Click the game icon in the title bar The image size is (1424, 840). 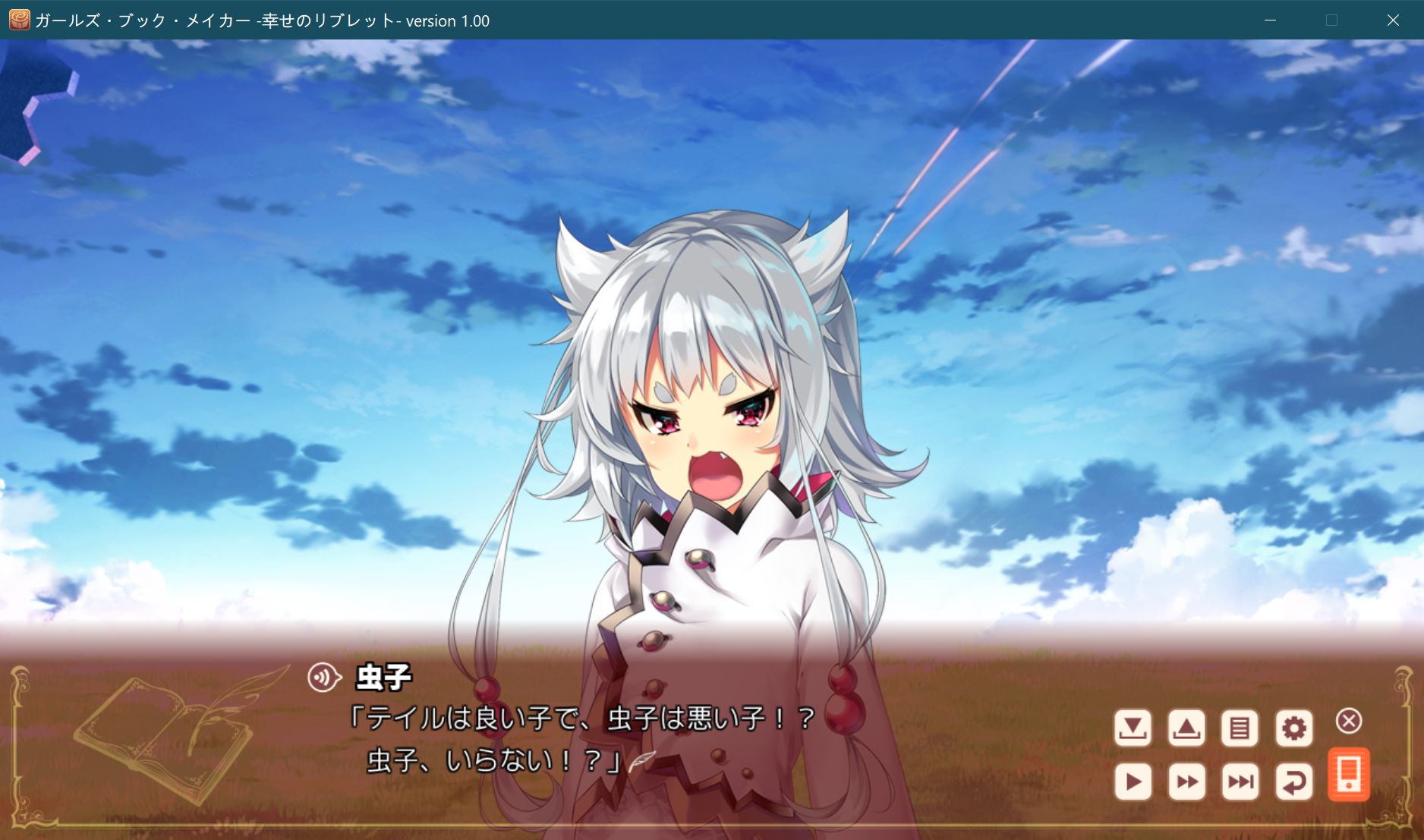[x=17, y=20]
